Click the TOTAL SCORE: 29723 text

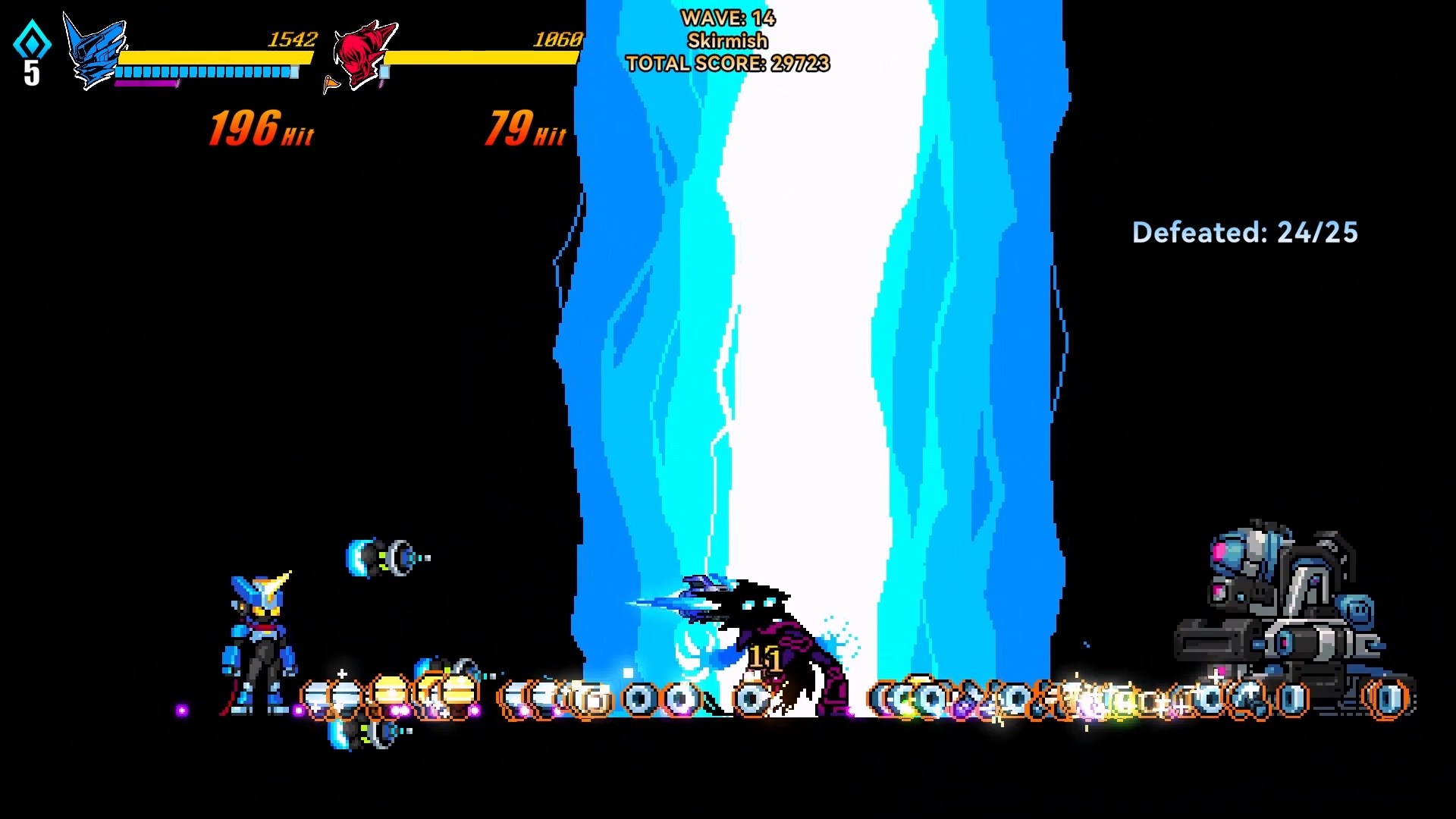point(727,64)
